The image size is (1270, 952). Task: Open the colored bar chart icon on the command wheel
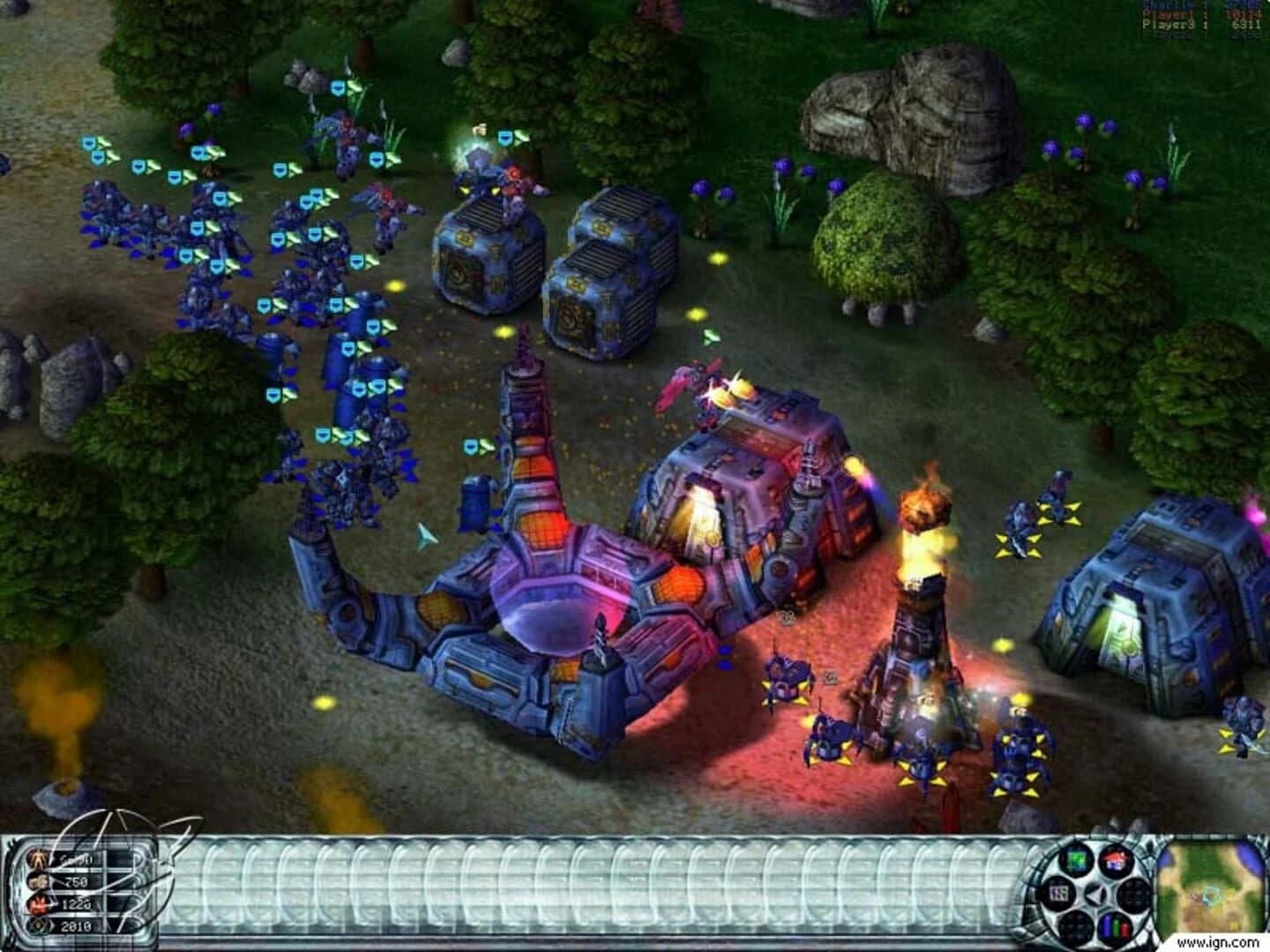coord(1116,924)
